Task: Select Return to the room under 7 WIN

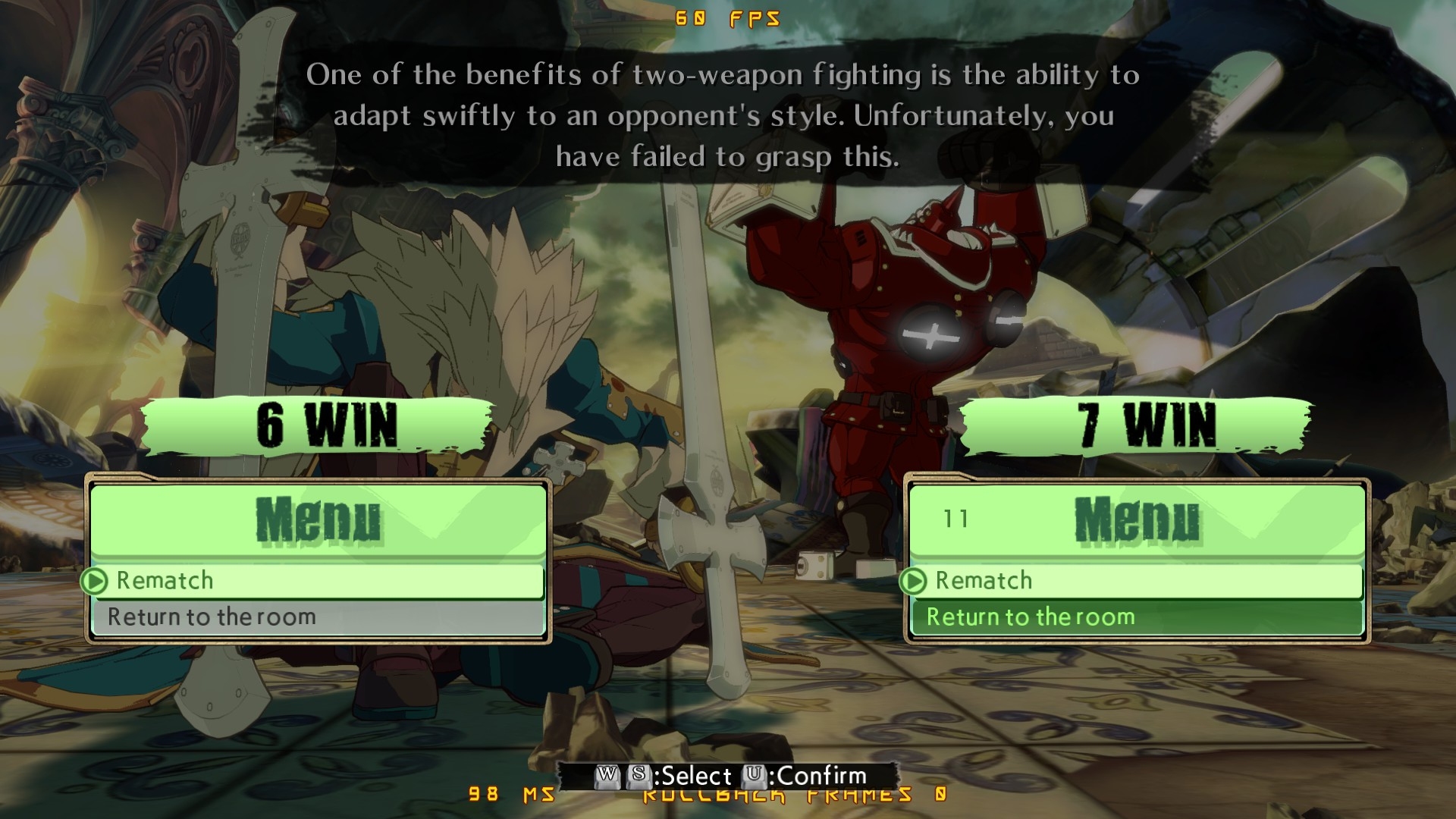Action: point(1135,617)
